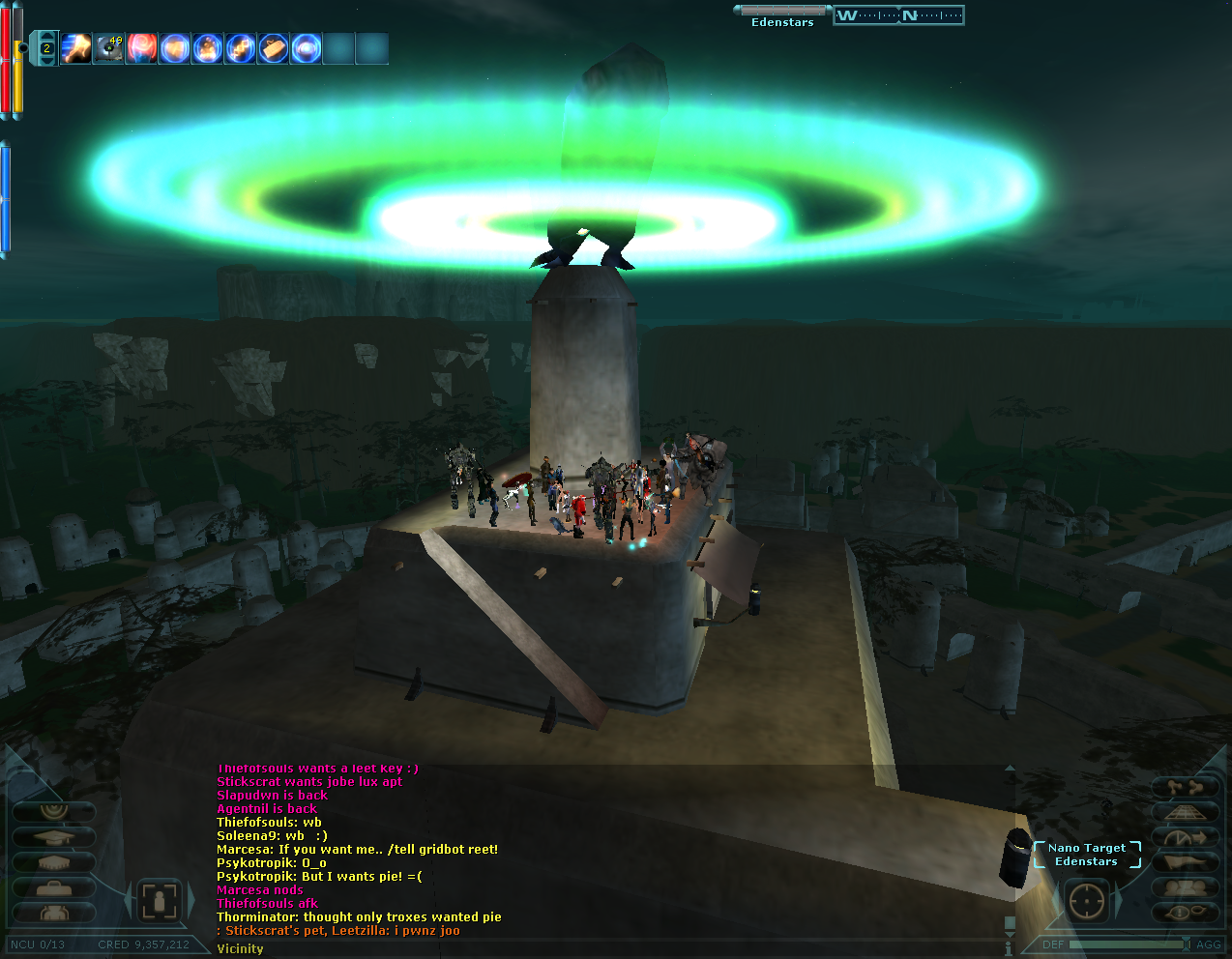1232x959 pixels.
Task: Open the graduation cap skills button
Action: point(54,837)
